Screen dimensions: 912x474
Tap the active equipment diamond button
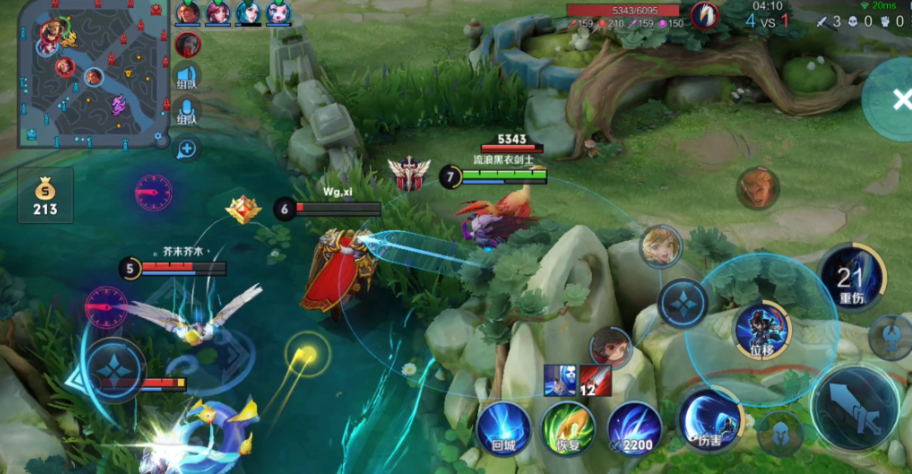[683, 302]
